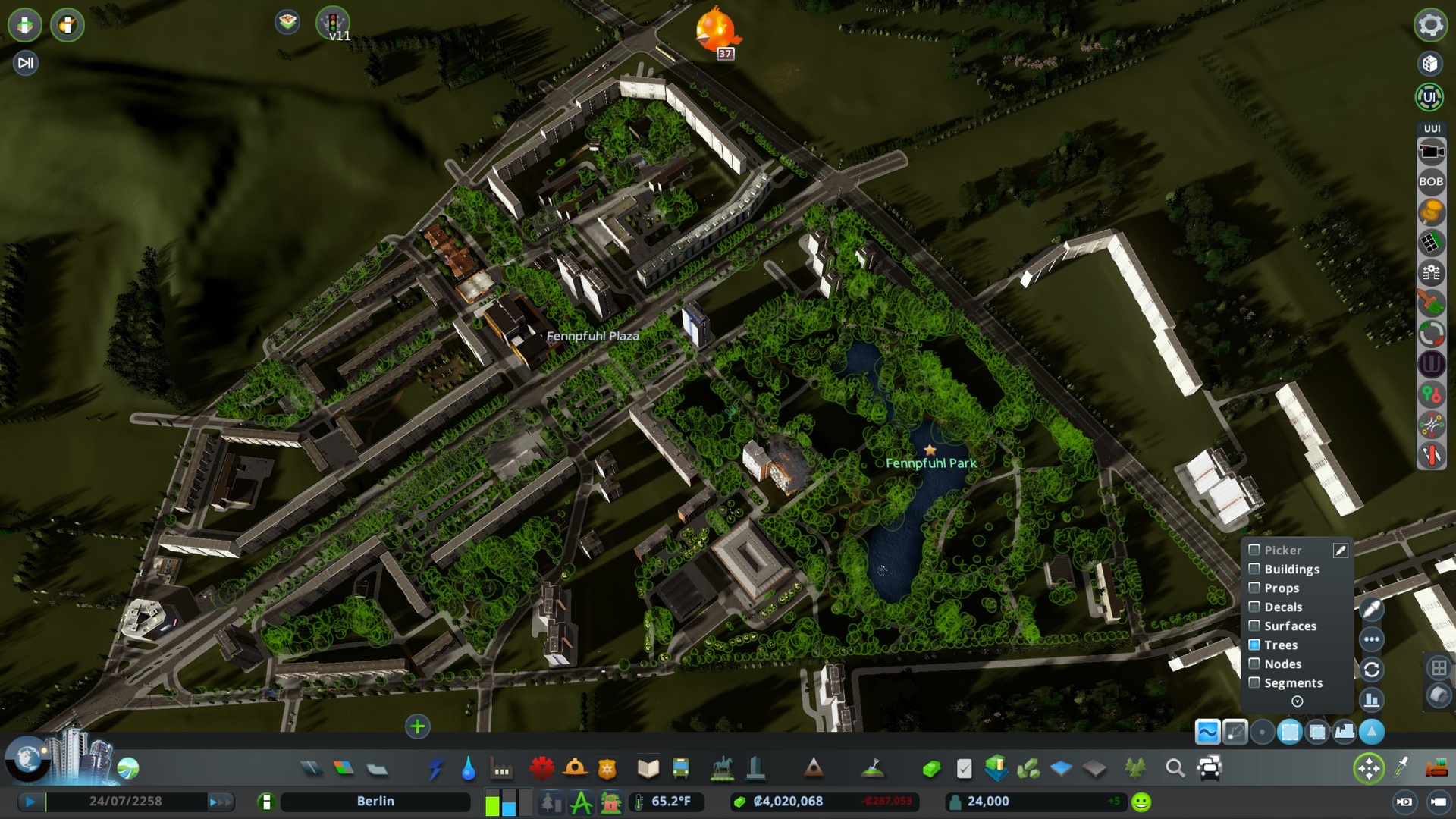Enable the Buildings checkbox
This screenshot has width=1456, height=819.
[x=1254, y=569]
